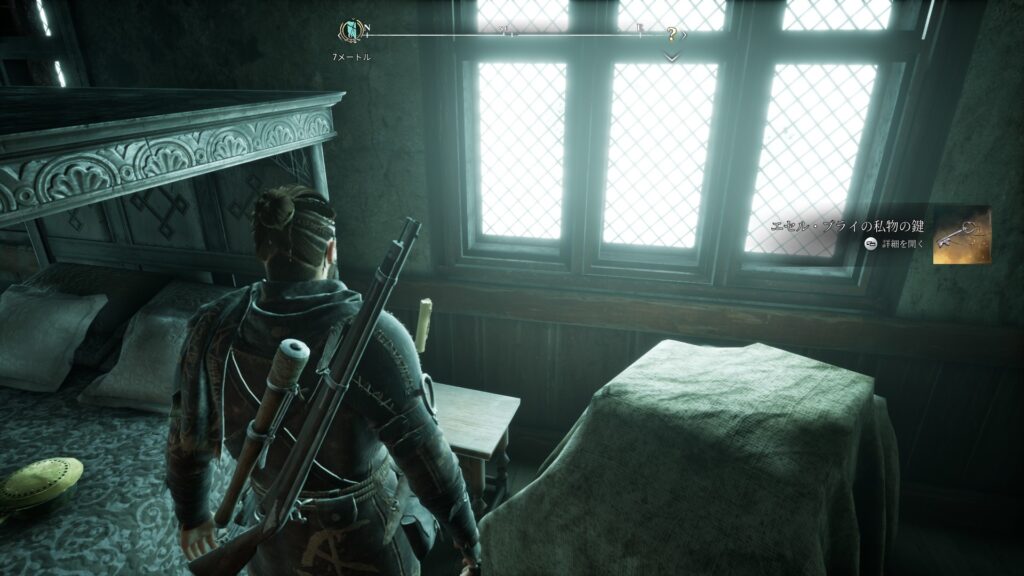Open the エセル・ブライの私物の鍵 item notification
Image resolution: width=1024 pixels, height=576 pixels.
click(848, 228)
